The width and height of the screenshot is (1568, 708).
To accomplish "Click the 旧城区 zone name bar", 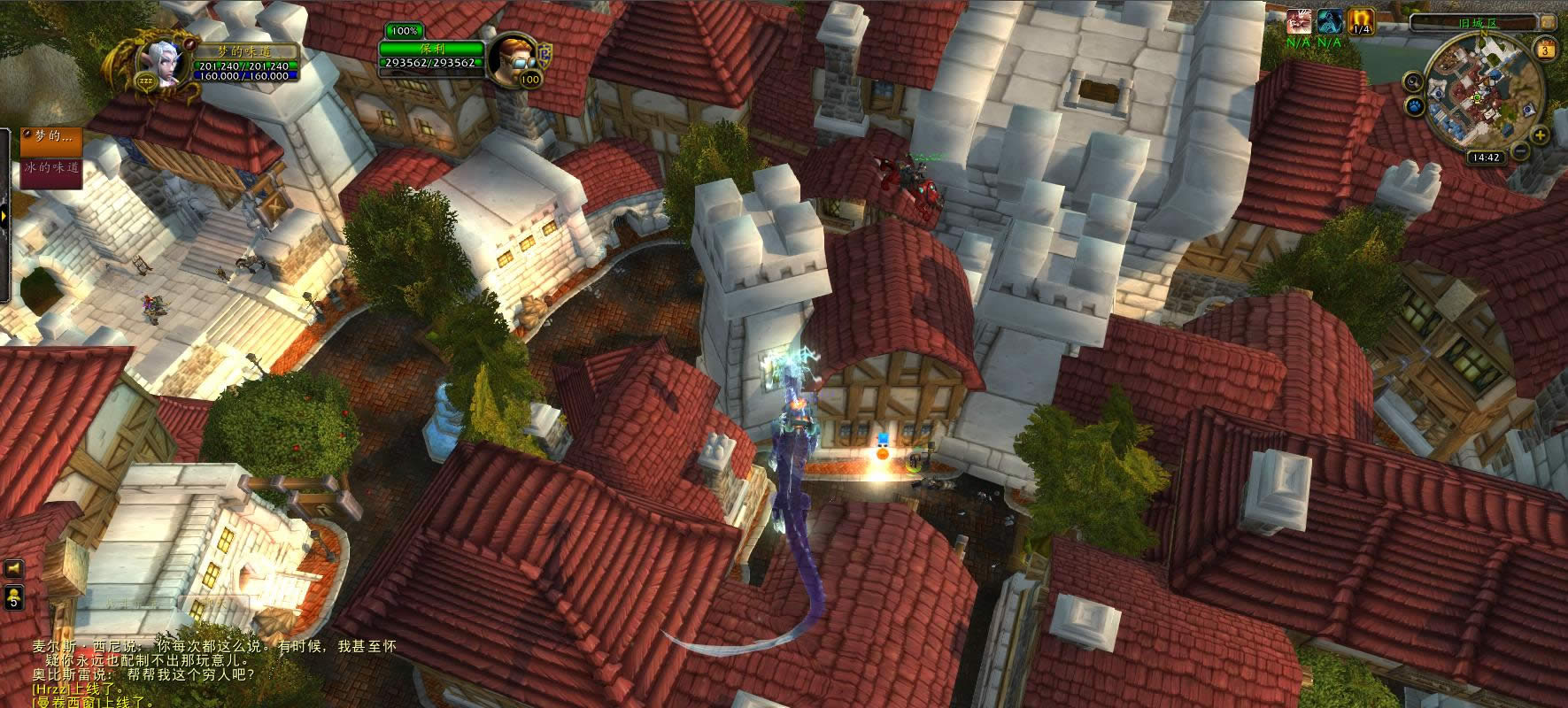I will 1476,22.
